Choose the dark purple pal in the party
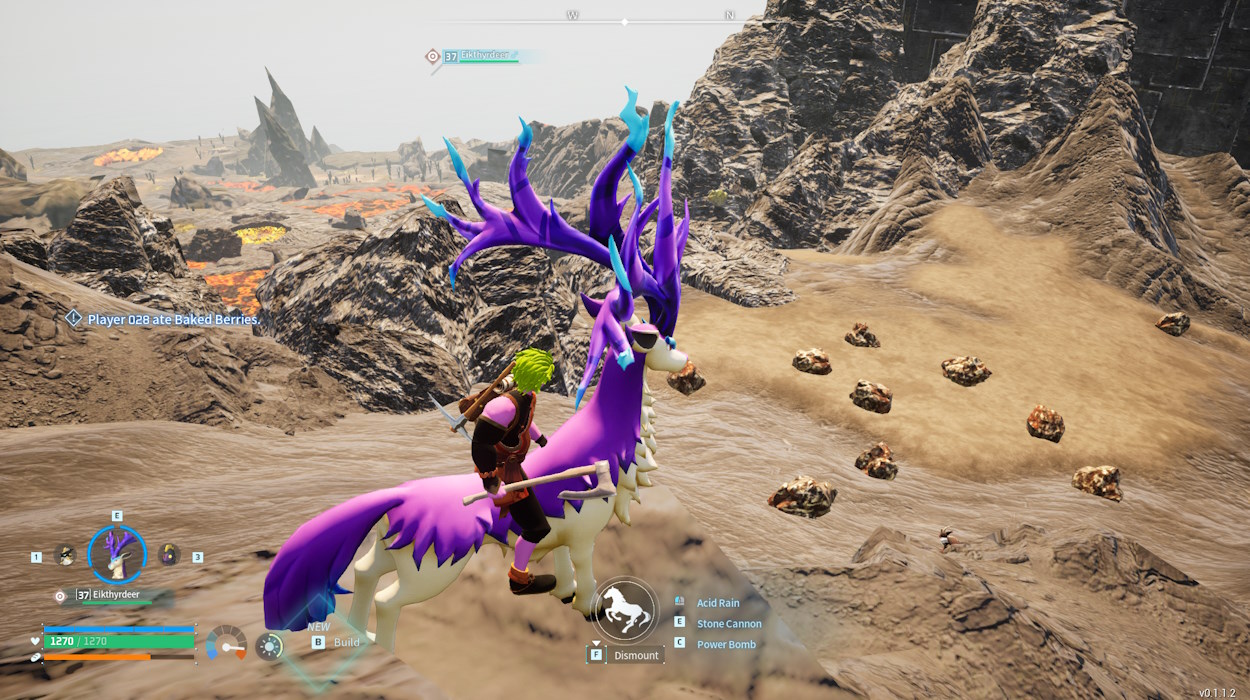1250x700 pixels. [x=168, y=555]
